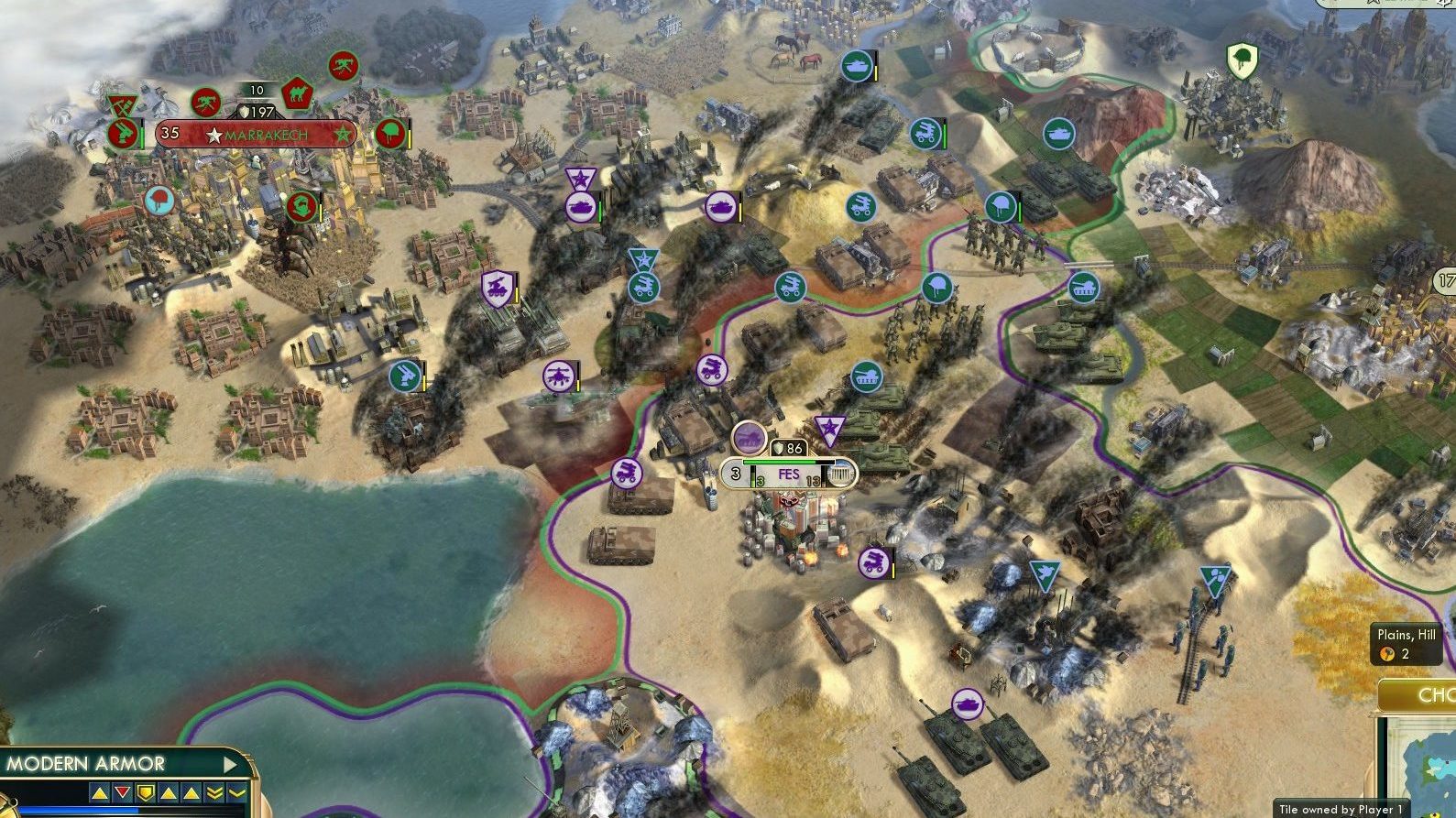Image resolution: width=1456 pixels, height=818 pixels.
Task: Click the double chevron promotion icon
Action: pos(214,792)
